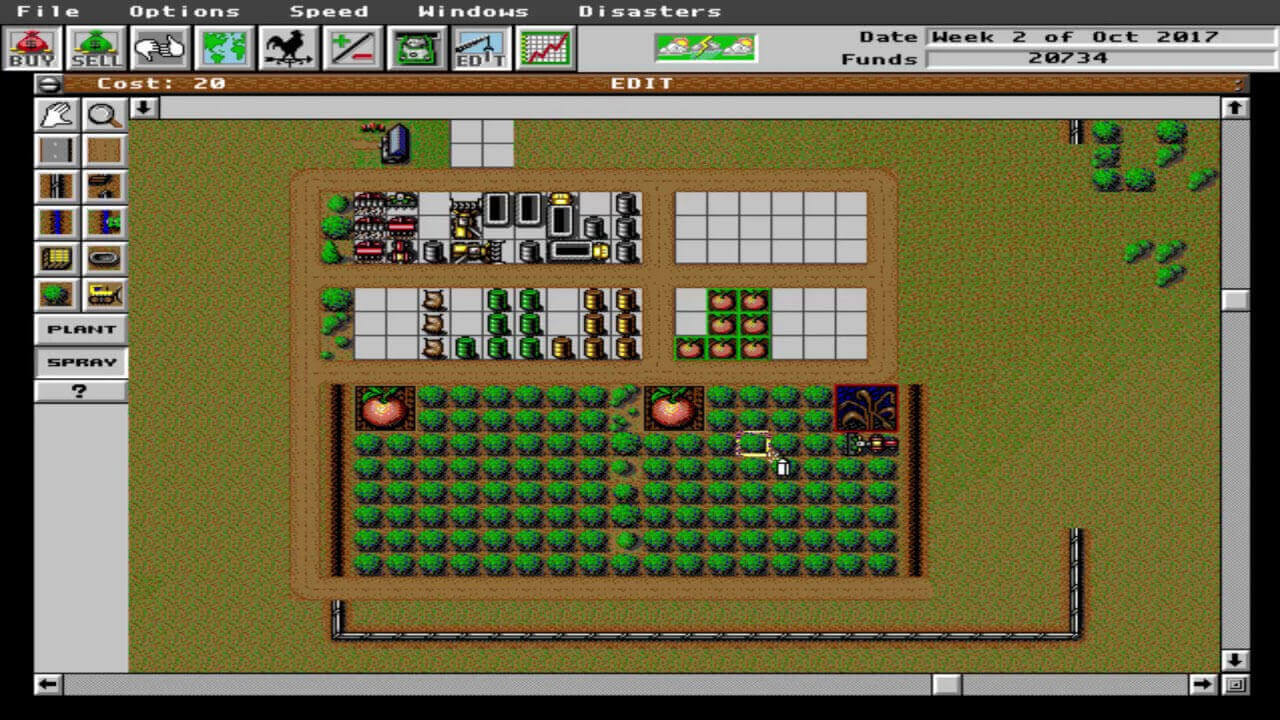Open the tractor equipment window
The image size is (1280, 720).
[x=417, y=48]
